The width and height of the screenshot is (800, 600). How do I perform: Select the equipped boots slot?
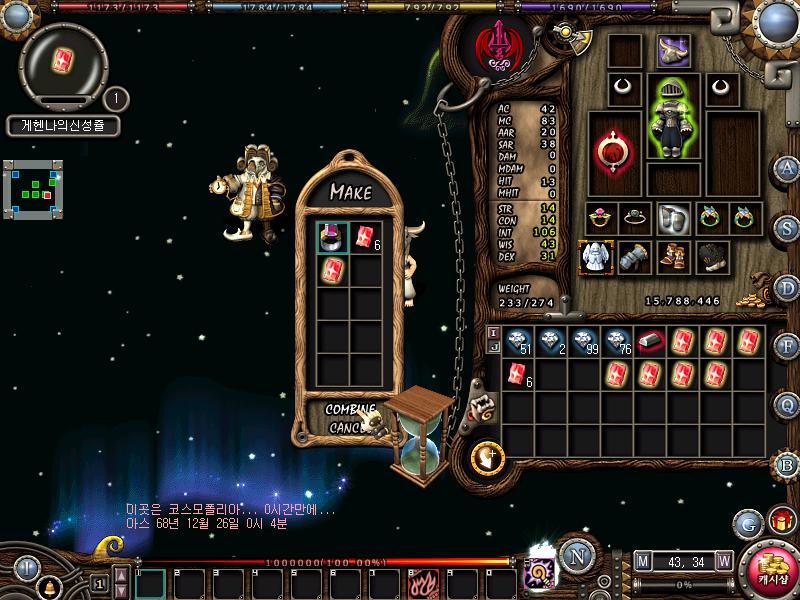(672, 257)
